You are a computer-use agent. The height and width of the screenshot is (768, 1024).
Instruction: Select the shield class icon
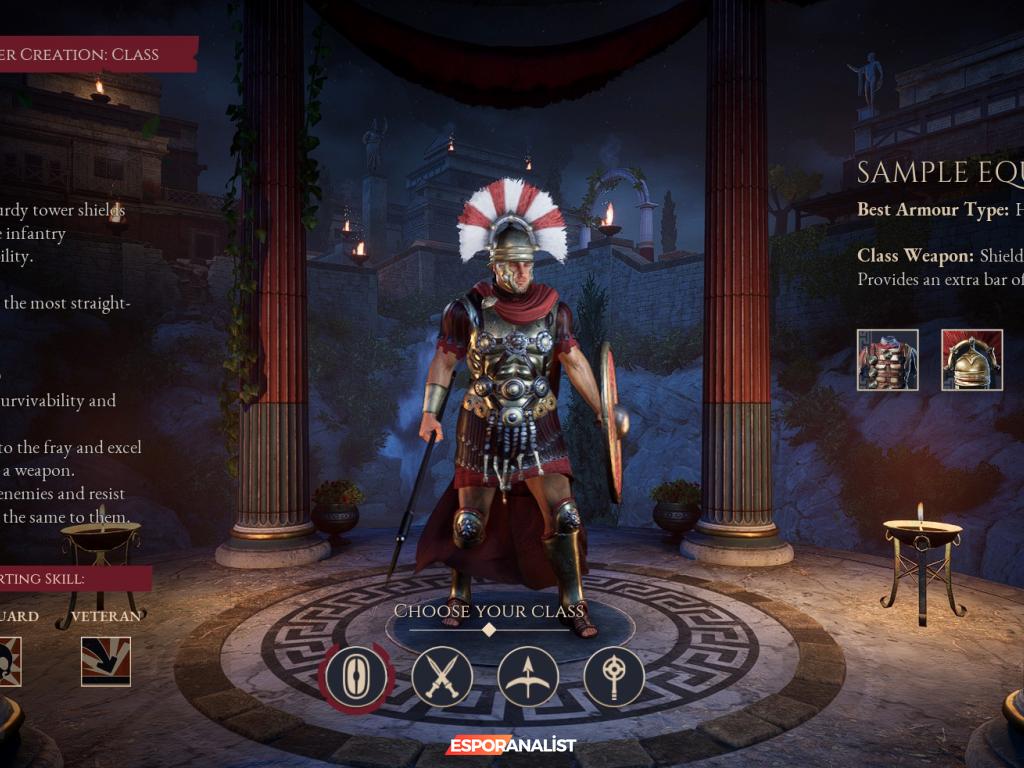[x=356, y=677]
